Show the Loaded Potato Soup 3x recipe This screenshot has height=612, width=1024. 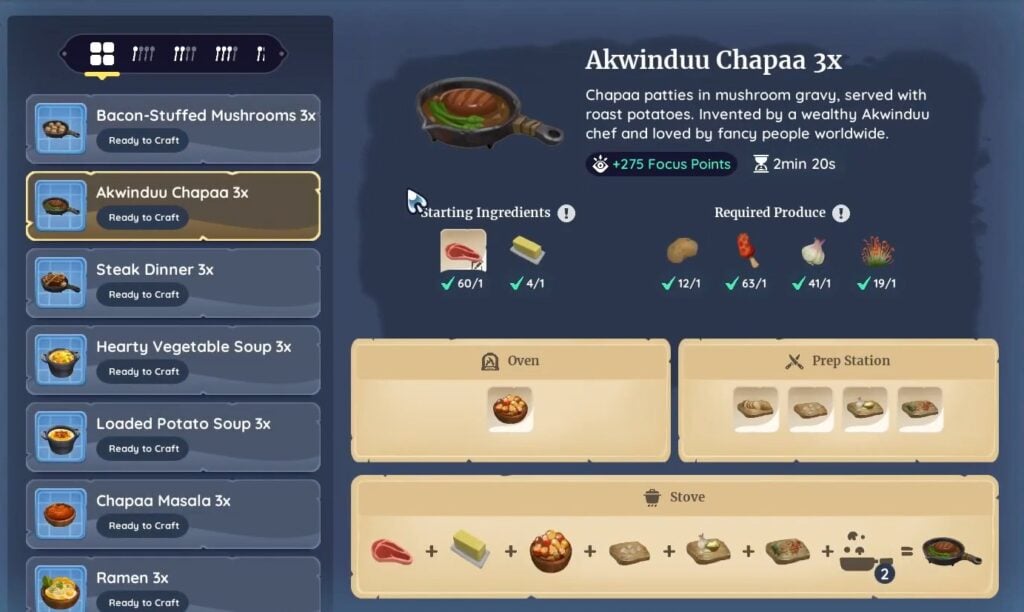click(x=173, y=436)
